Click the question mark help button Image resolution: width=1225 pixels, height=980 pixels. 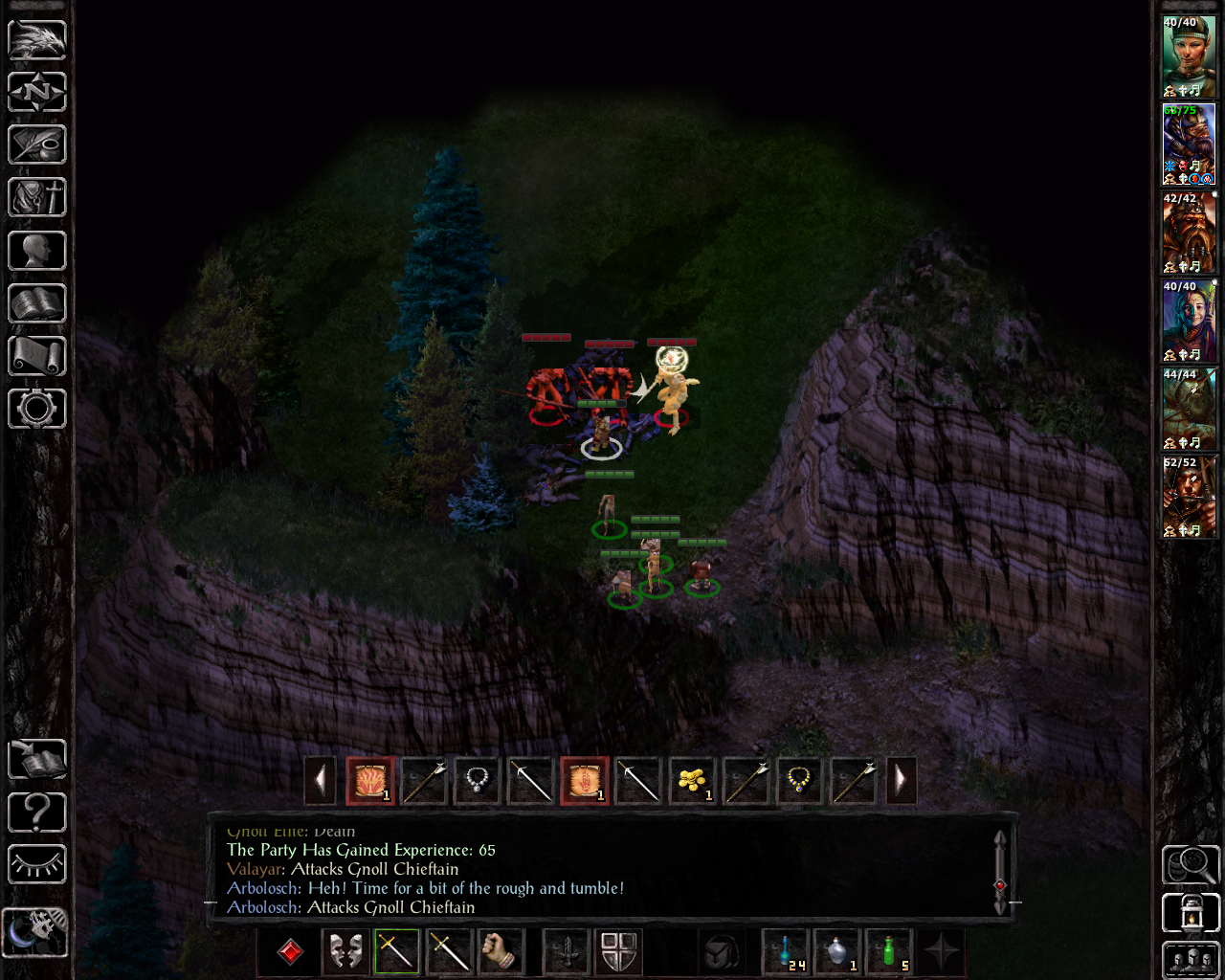[x=37, y=813]
